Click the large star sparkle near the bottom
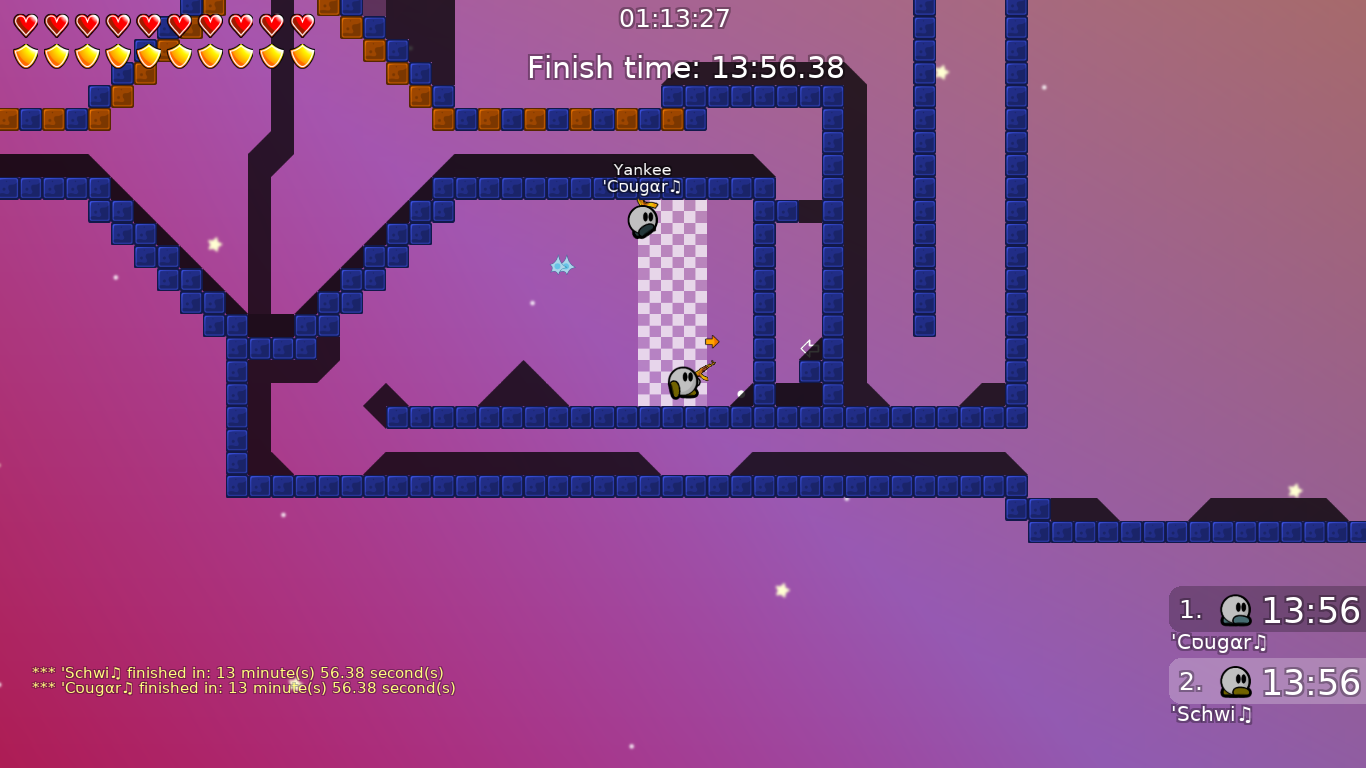 (x=780, y=590)
